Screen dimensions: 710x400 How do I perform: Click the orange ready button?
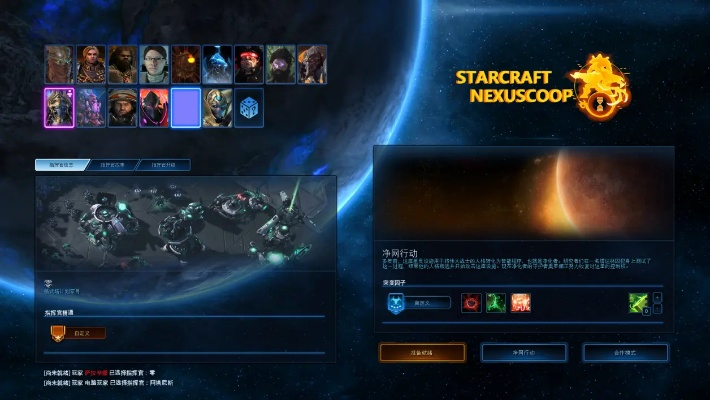pyautogui.click(x=422, y=352)
